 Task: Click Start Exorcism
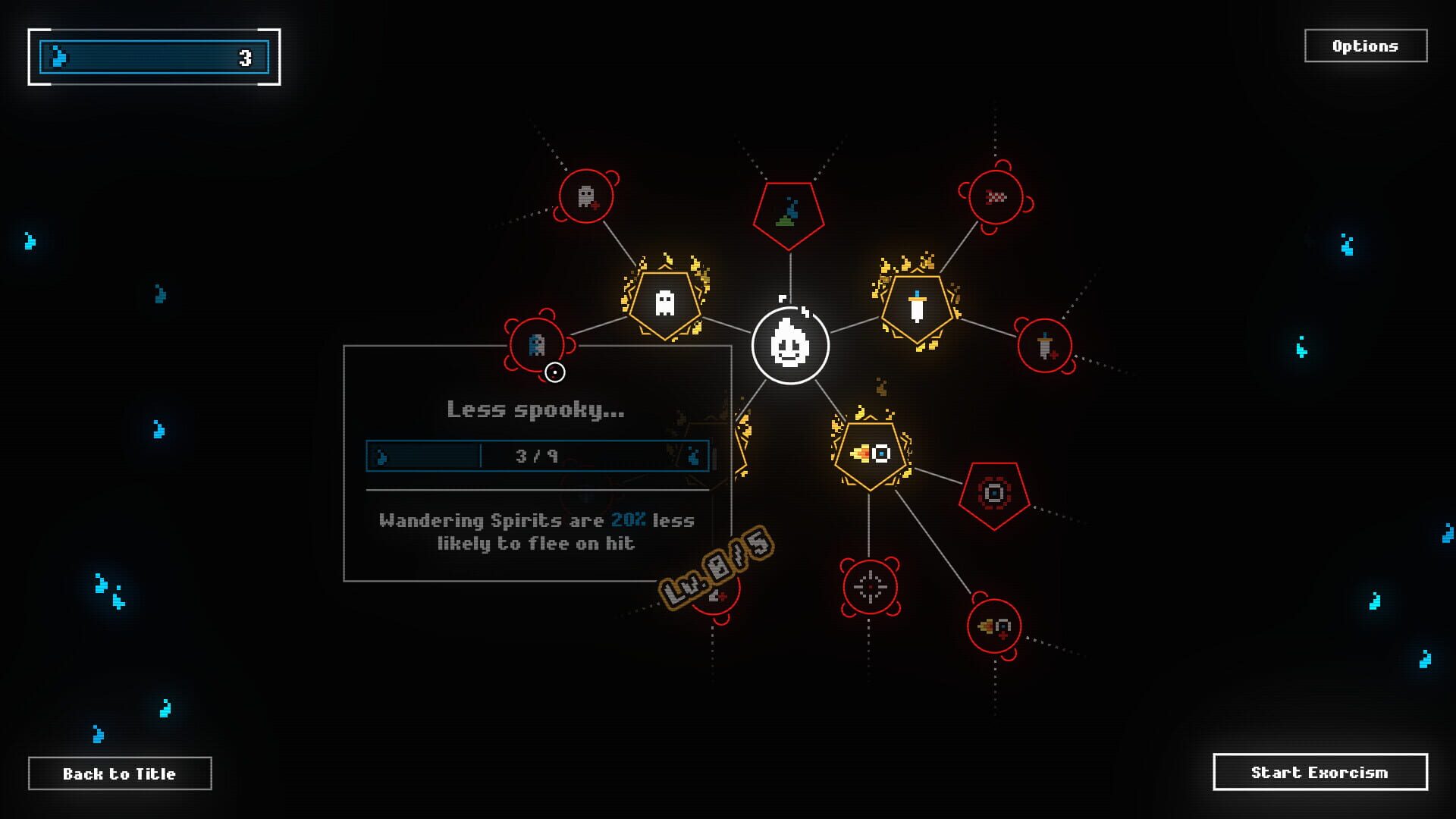click(1323, 772)
